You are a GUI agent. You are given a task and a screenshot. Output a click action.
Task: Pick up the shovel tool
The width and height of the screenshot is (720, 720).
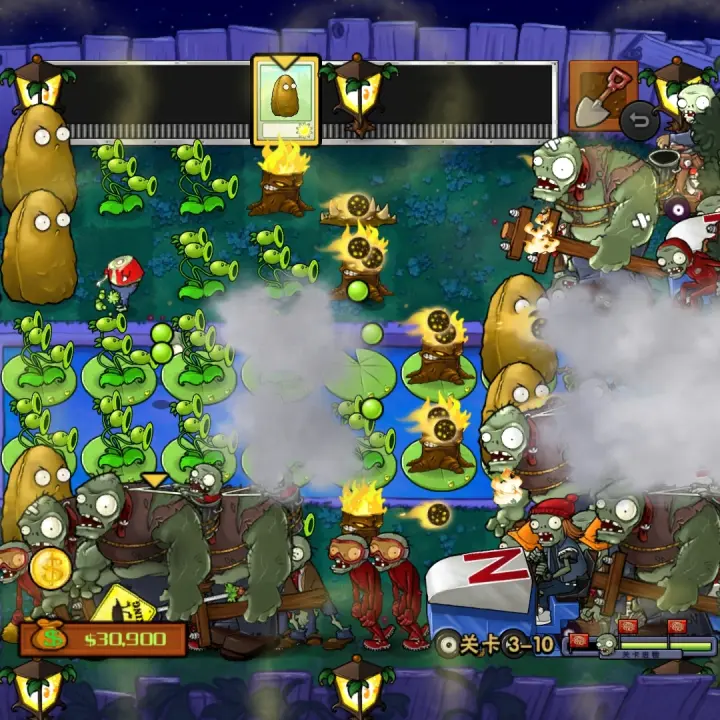point(603,95)
